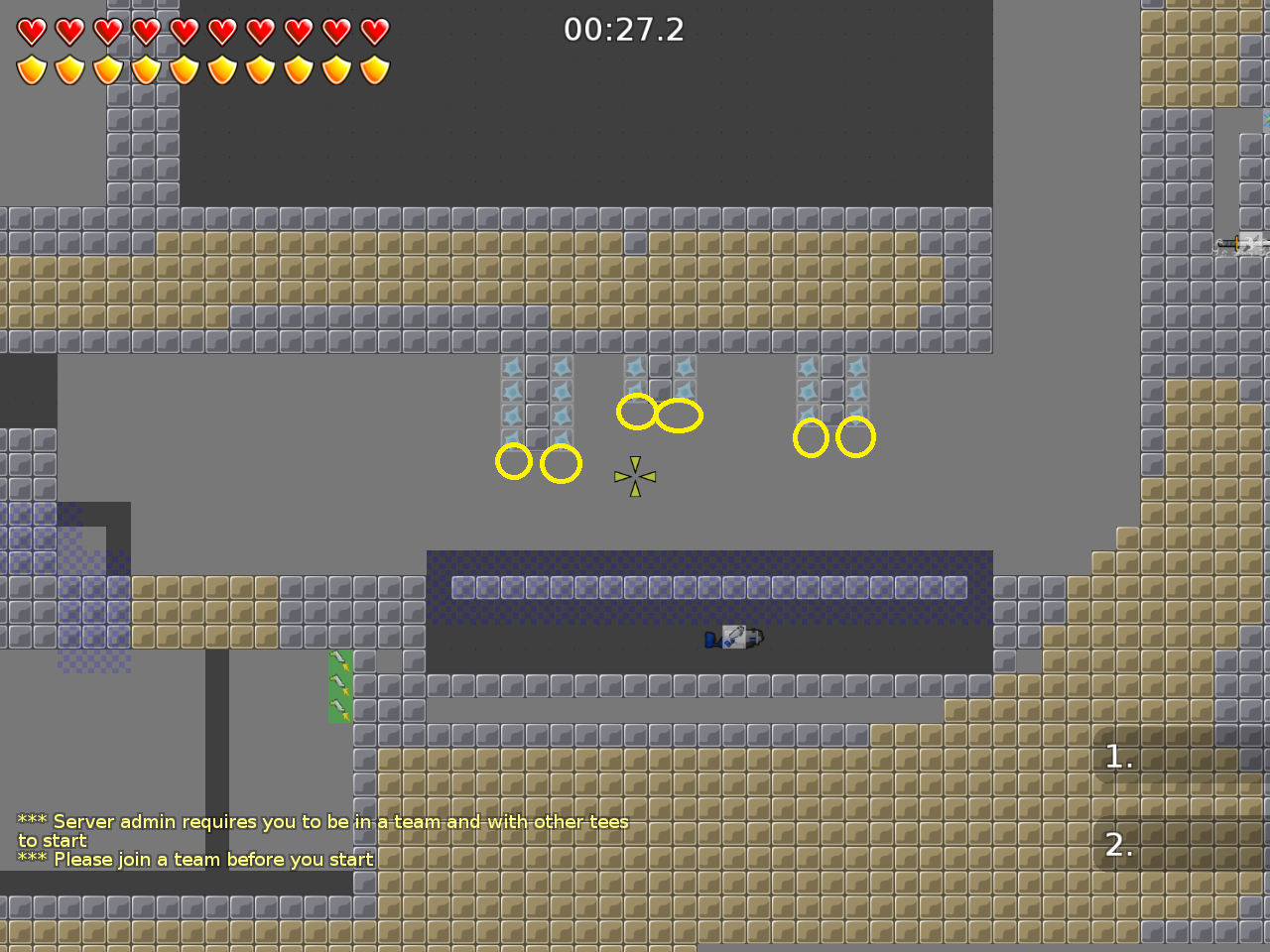Image resolution: width=1270 pixels, height=952 pixels.
Task: Expand the scoreboard entry labeled 1.
Action: pyautogui.click(x=1118, y=757)
